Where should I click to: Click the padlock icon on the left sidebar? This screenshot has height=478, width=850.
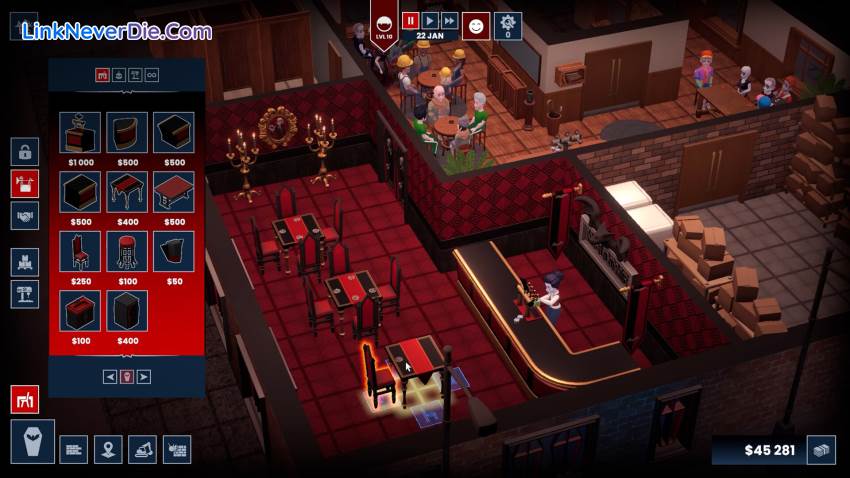pyautogui.click(x=25, y=151)
